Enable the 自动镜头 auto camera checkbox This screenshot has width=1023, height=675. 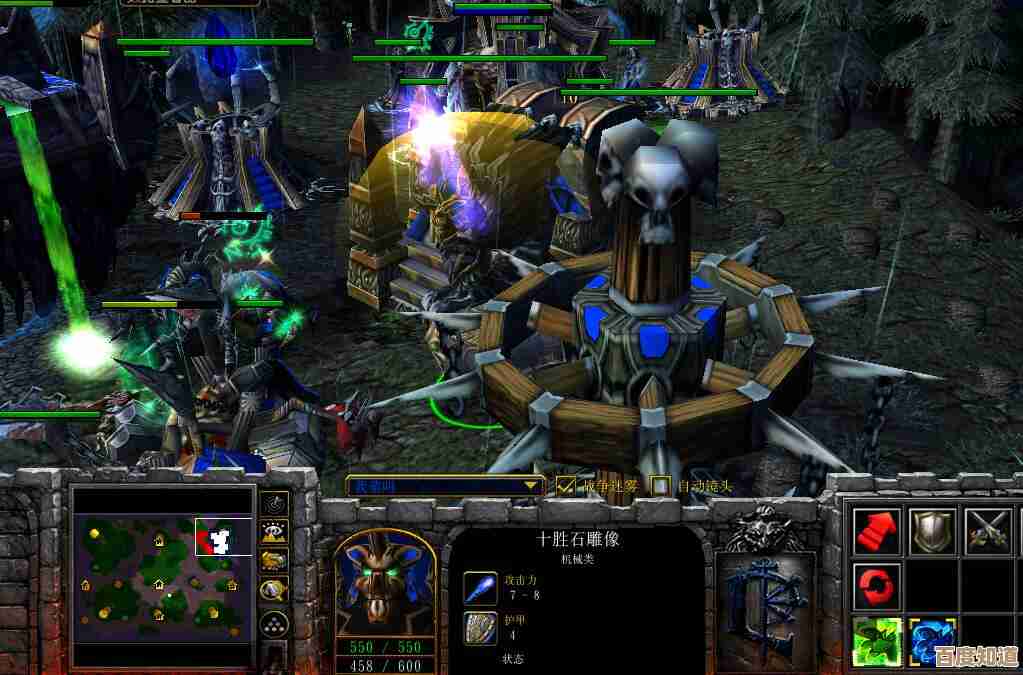[x=661, y=486]
